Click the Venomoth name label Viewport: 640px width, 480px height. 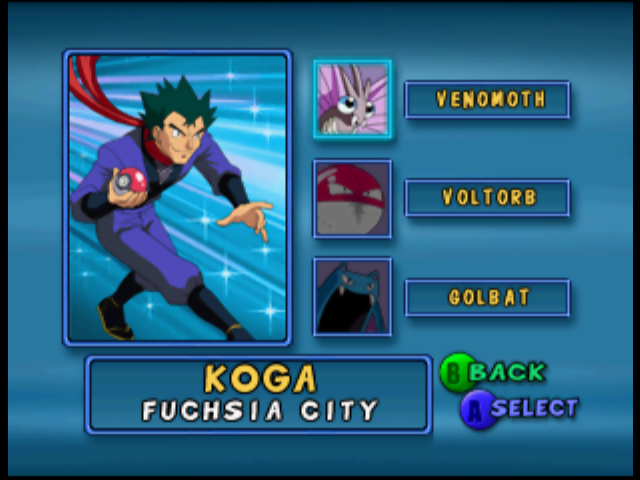487,100
